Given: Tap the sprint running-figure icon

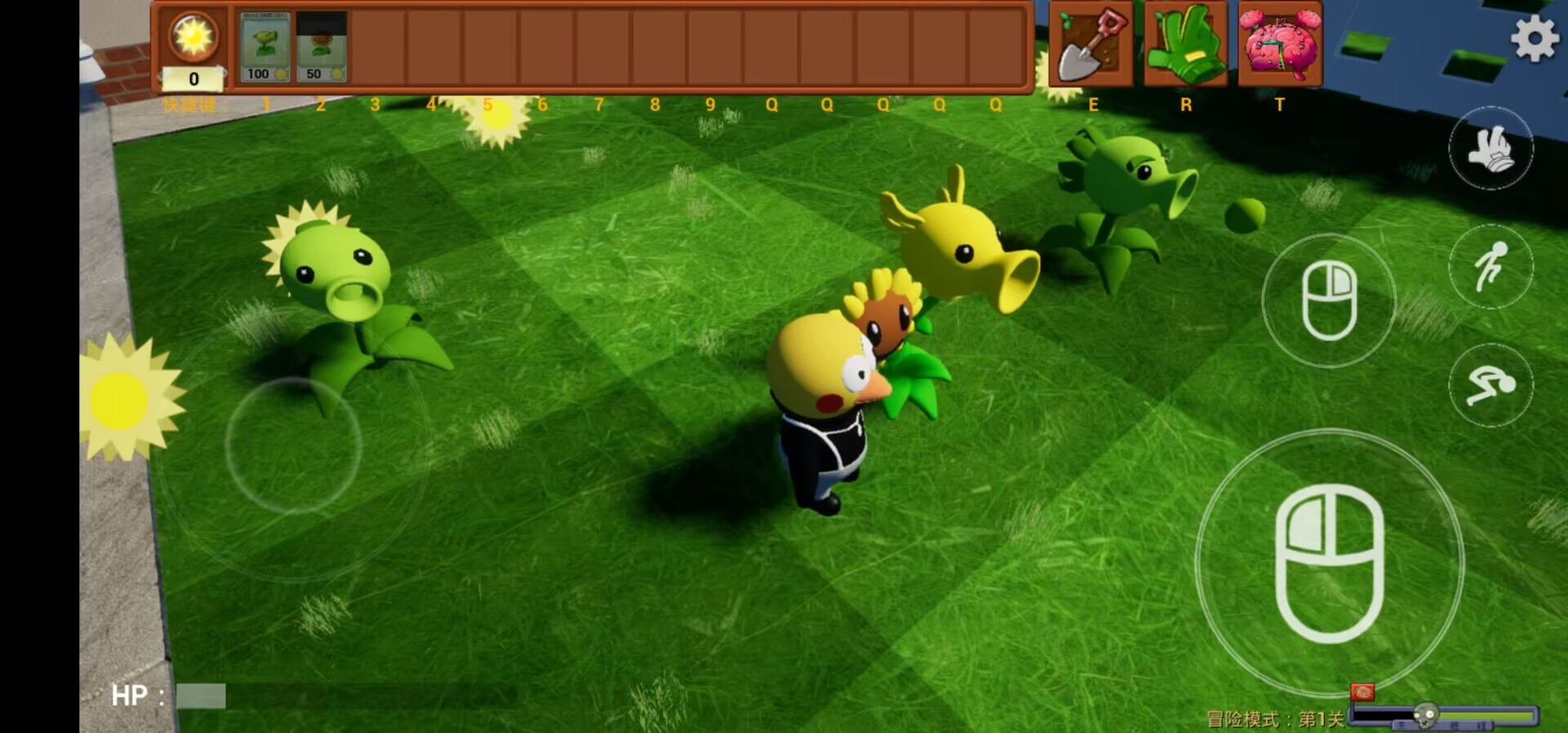Looking at the screenshot, I should click(1491, 267).
